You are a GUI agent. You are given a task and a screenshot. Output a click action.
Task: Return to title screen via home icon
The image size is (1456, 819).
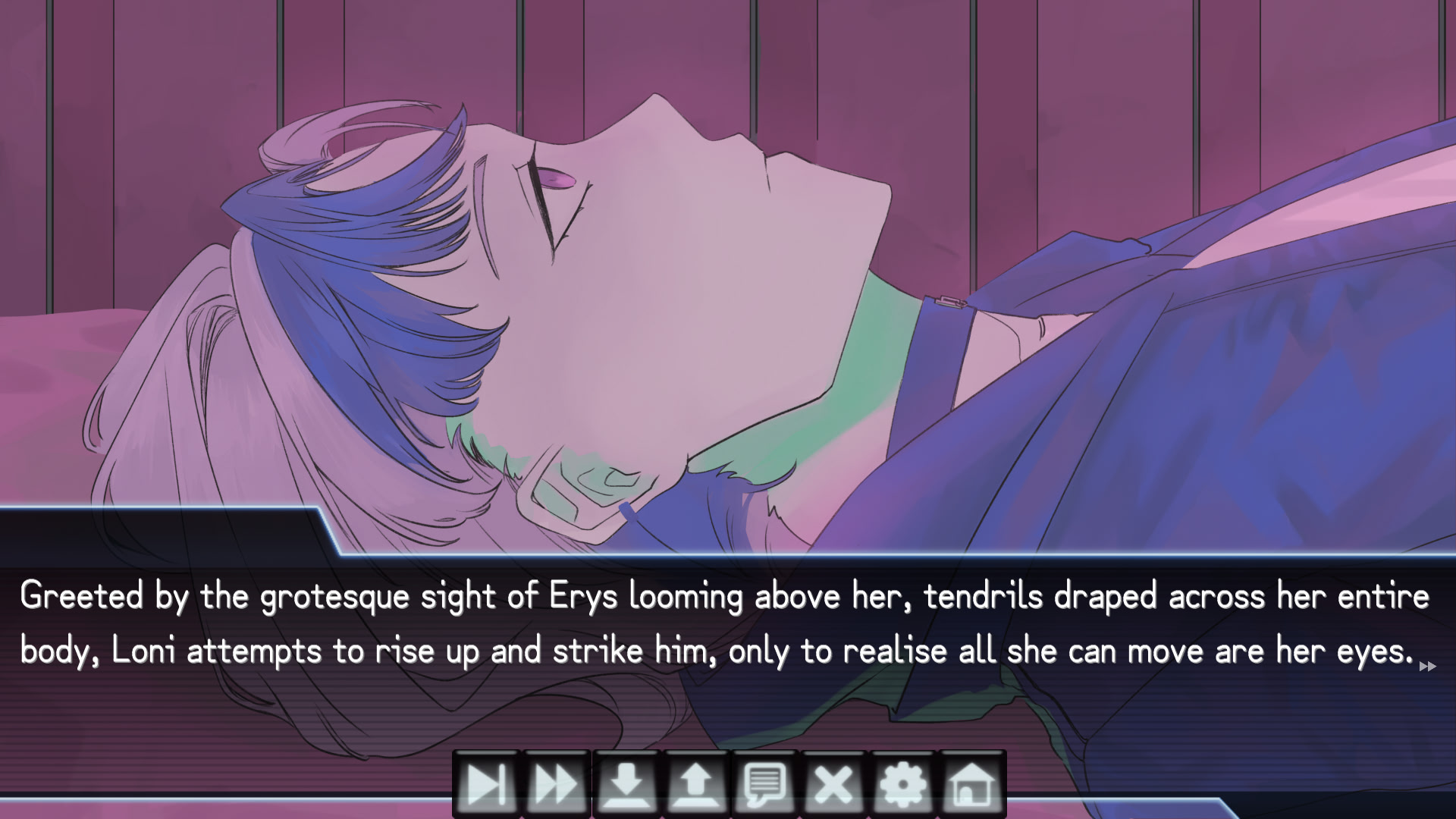974,784
